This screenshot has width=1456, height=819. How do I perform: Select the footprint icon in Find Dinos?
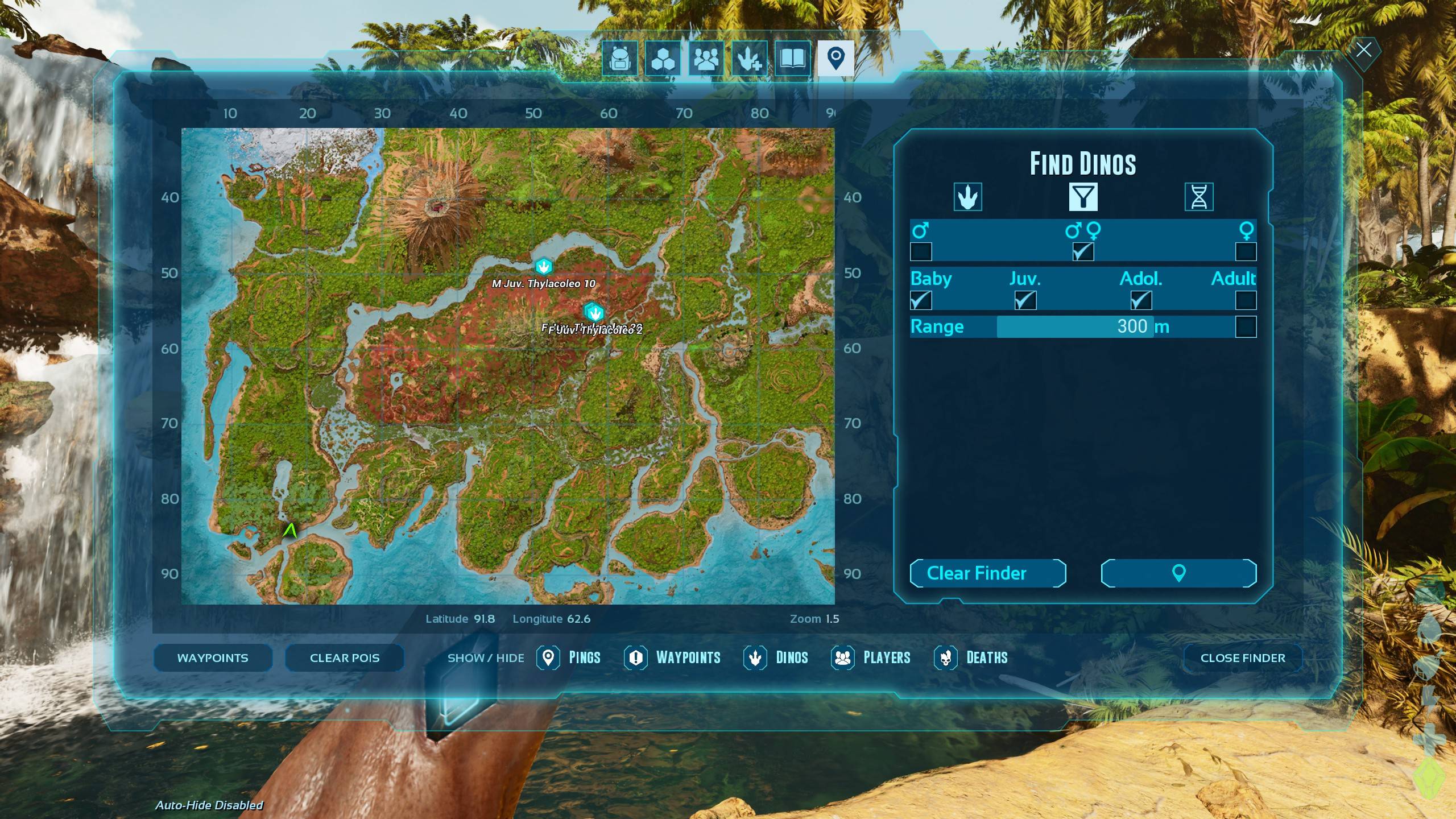[x=967, y=196]
